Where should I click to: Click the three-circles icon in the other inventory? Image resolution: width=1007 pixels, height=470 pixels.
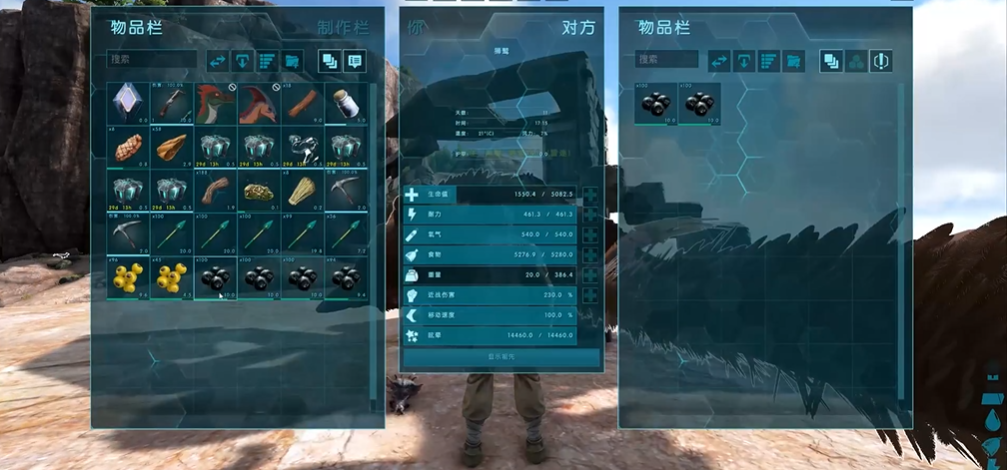pos(856,61)
